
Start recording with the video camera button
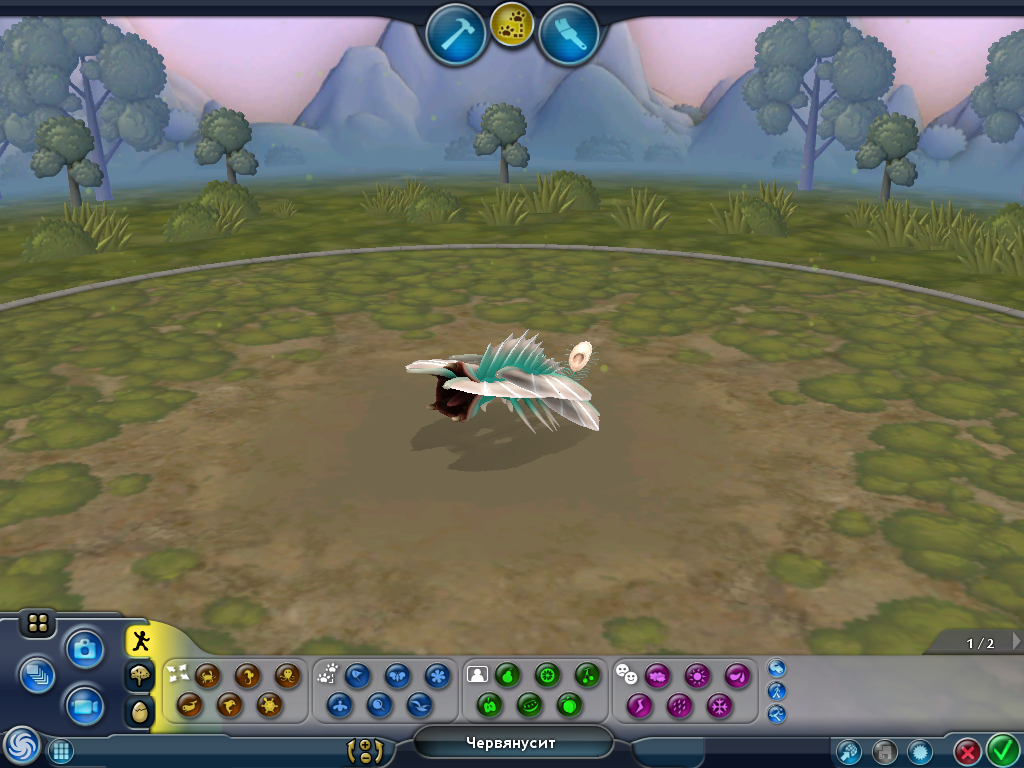pyautogui.click(x=85, y=707)
